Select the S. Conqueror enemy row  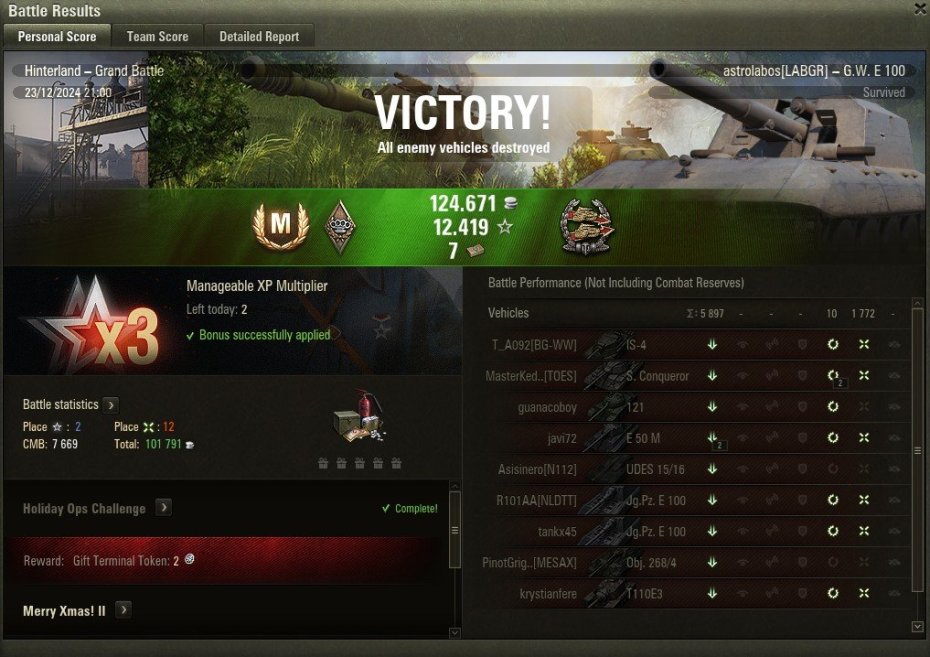(690, 377)
